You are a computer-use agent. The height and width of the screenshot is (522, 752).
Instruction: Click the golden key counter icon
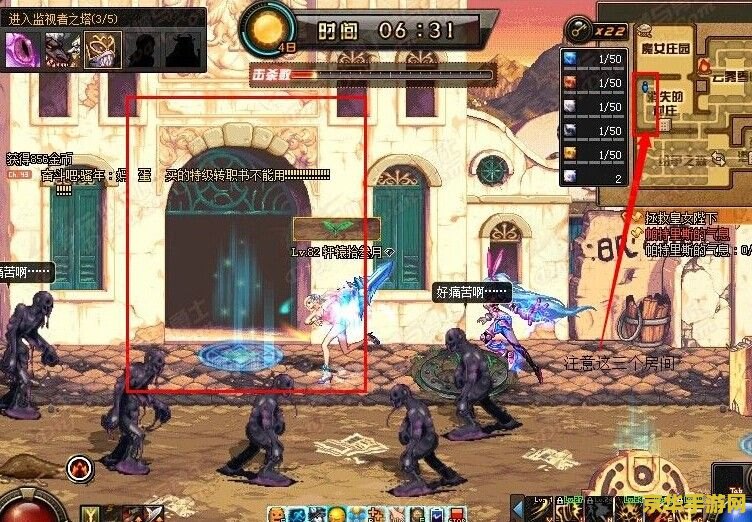pos(579,30)
